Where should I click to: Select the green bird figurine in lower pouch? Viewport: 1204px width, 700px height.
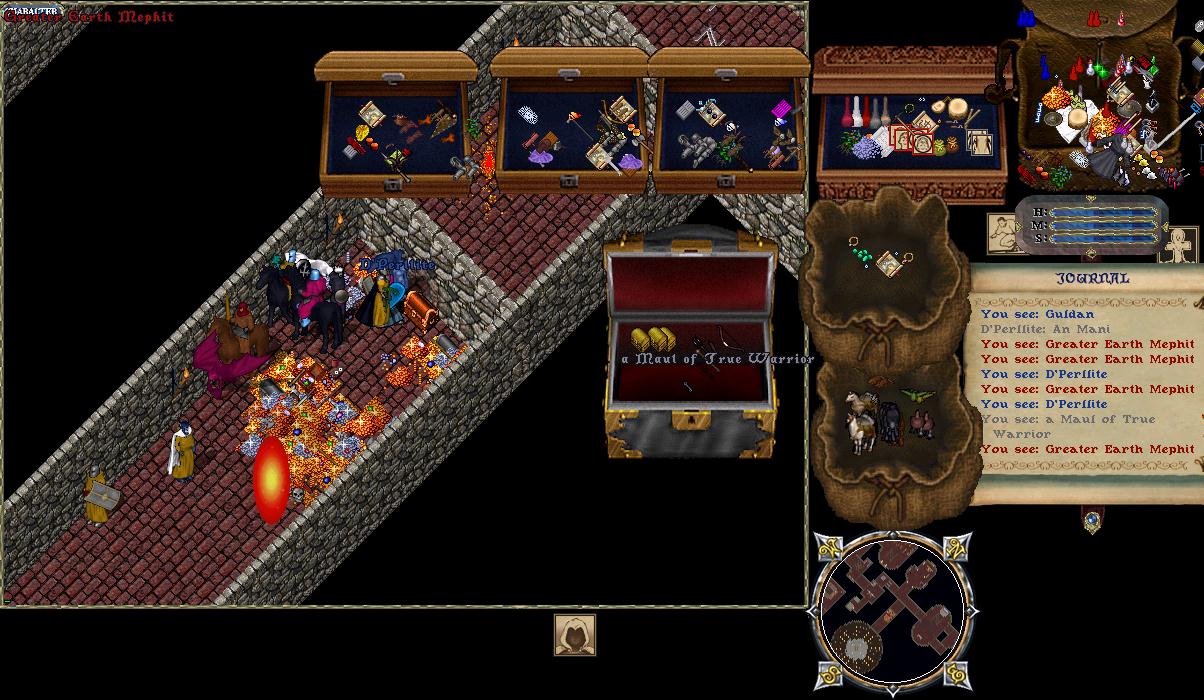[x=912, y=396]
